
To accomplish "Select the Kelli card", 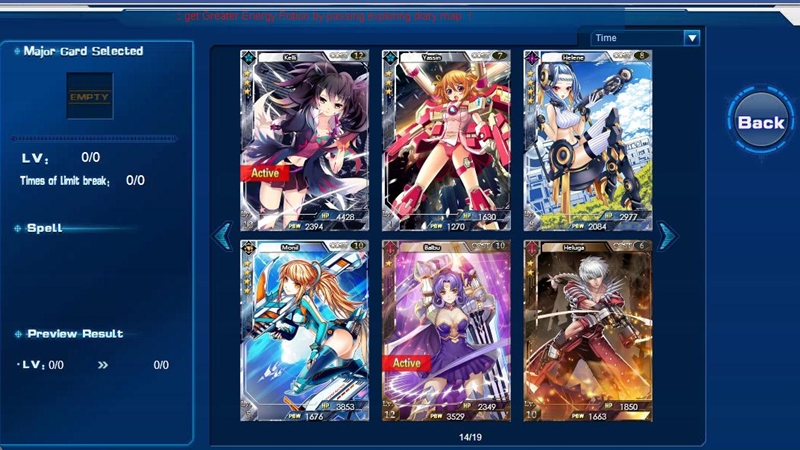I will (304, 140).
